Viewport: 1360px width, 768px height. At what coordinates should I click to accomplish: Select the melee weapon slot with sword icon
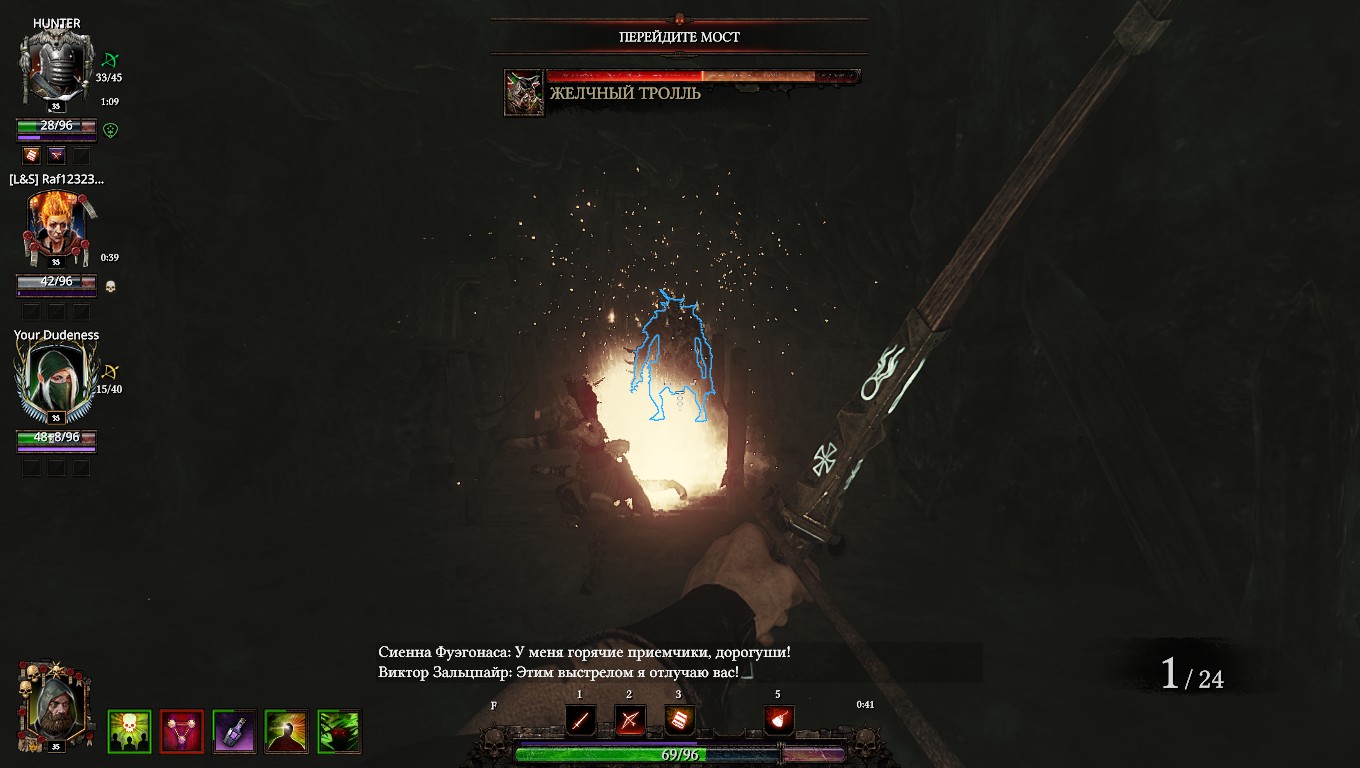[581, 720]
